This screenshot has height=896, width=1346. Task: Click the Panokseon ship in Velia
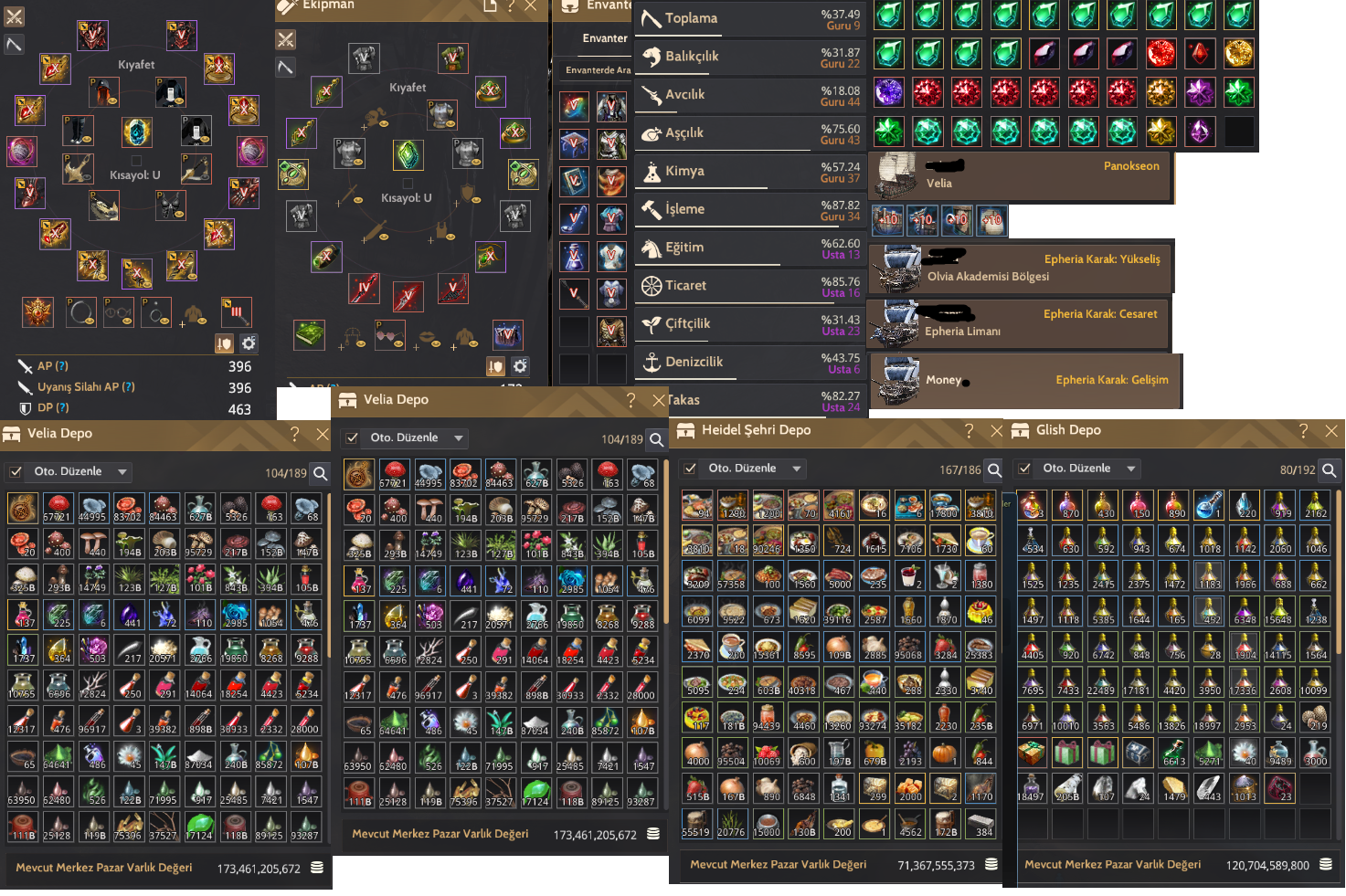click(1019, 175)
